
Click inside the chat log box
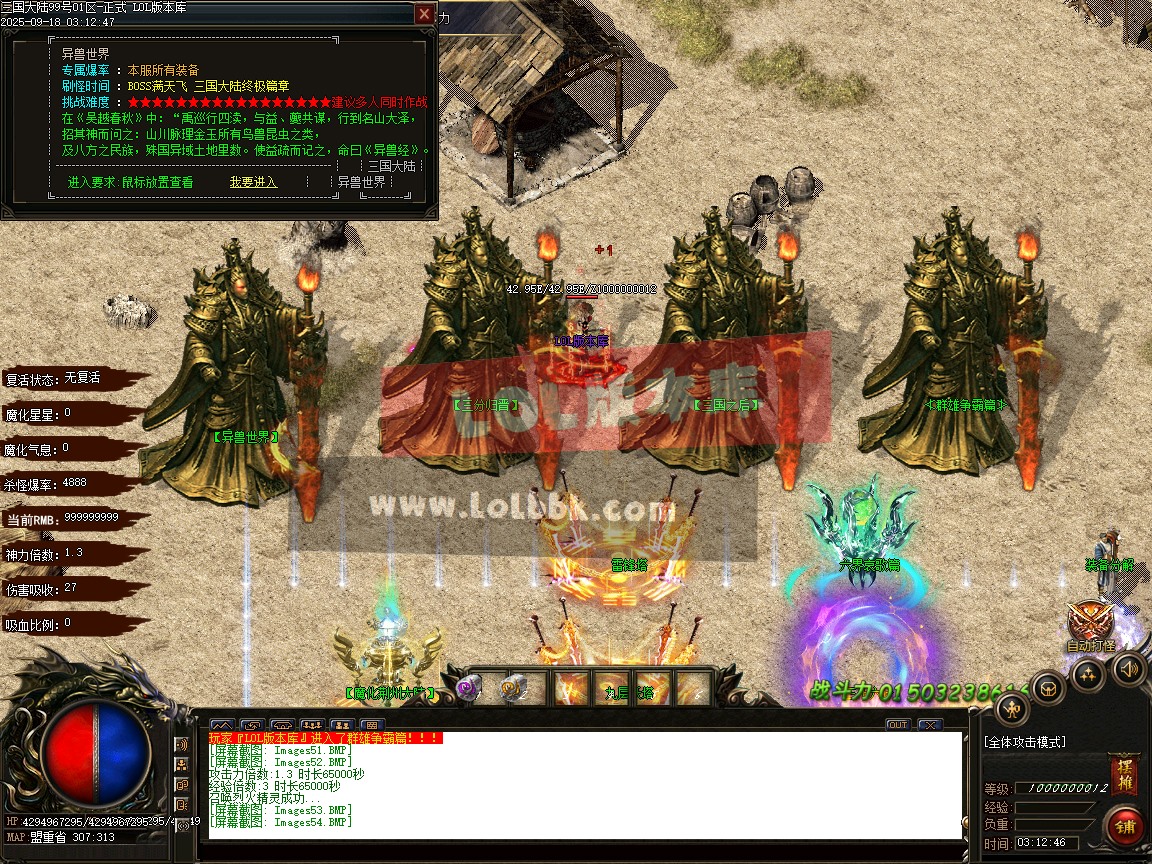pos(580,790)
